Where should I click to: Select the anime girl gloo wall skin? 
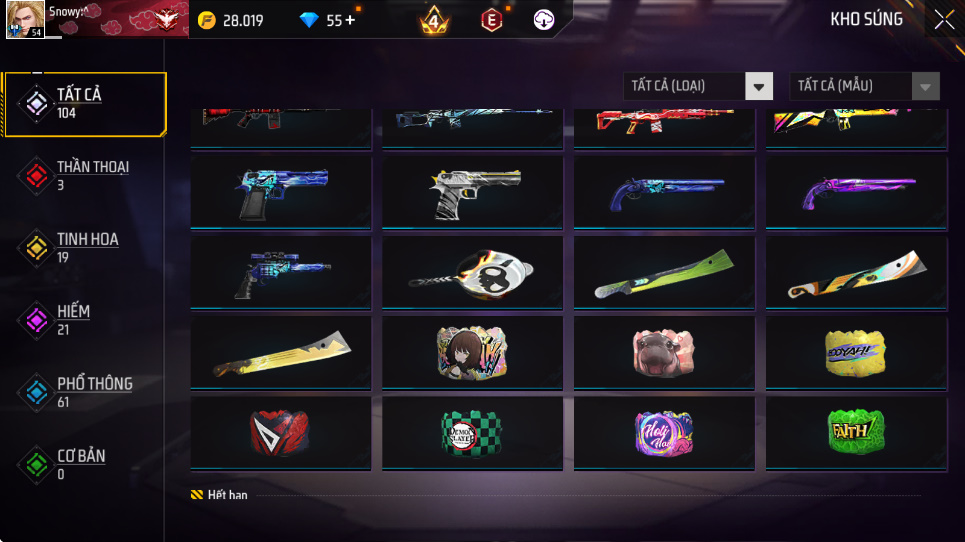pos(469,351)
